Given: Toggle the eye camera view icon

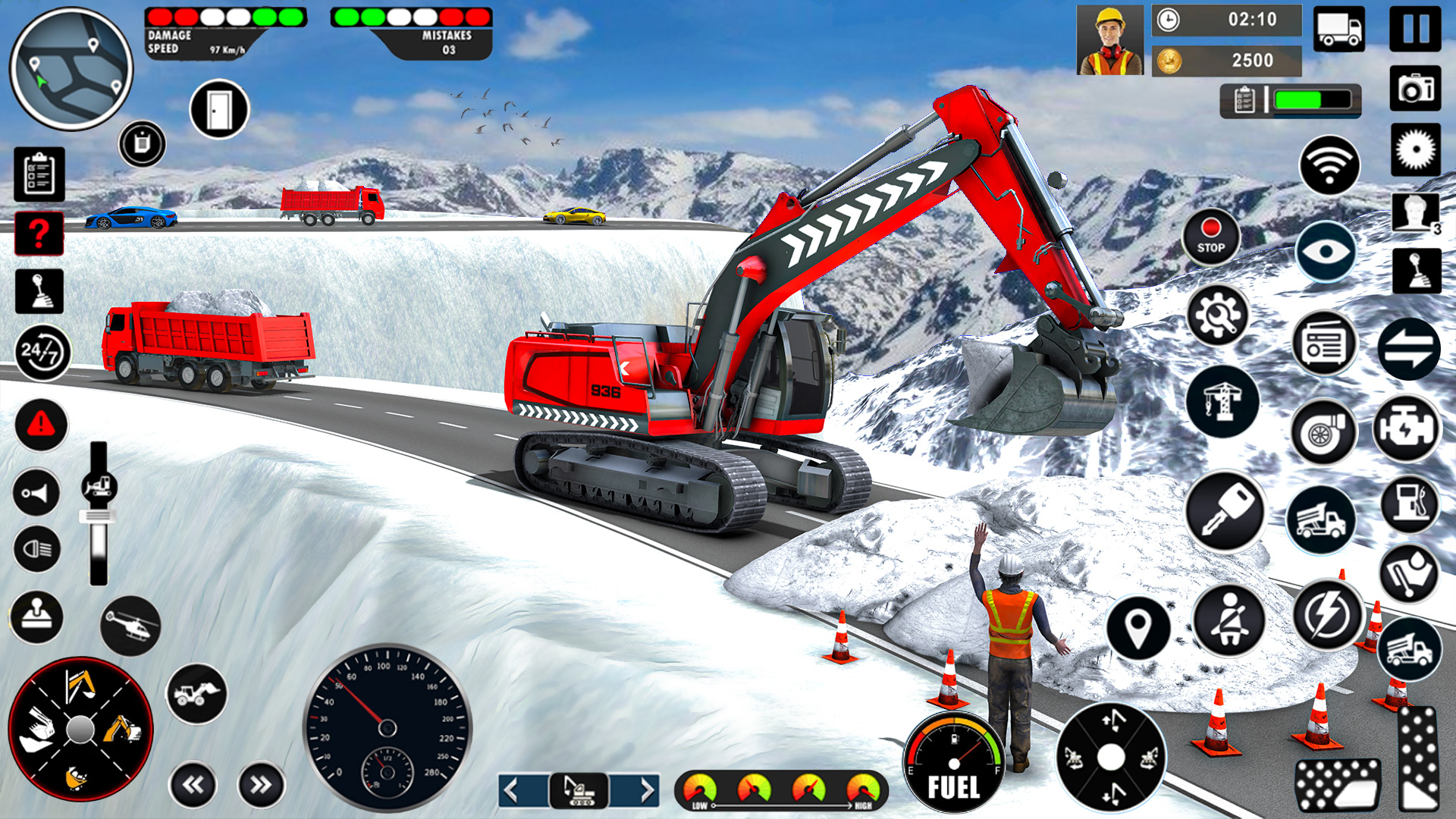Looking at the screenshot, I should click(1327, 250).
